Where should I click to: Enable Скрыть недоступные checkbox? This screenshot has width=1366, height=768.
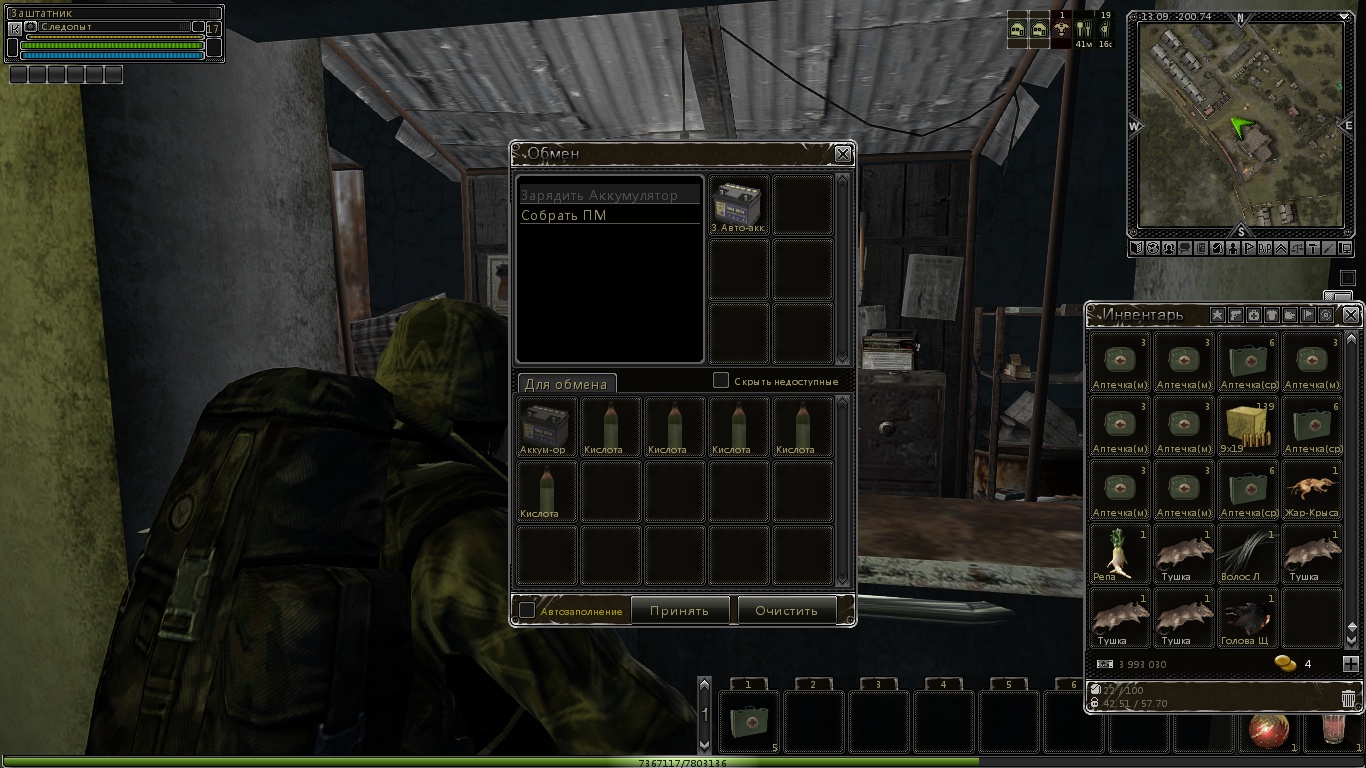[x=720, y=381]
